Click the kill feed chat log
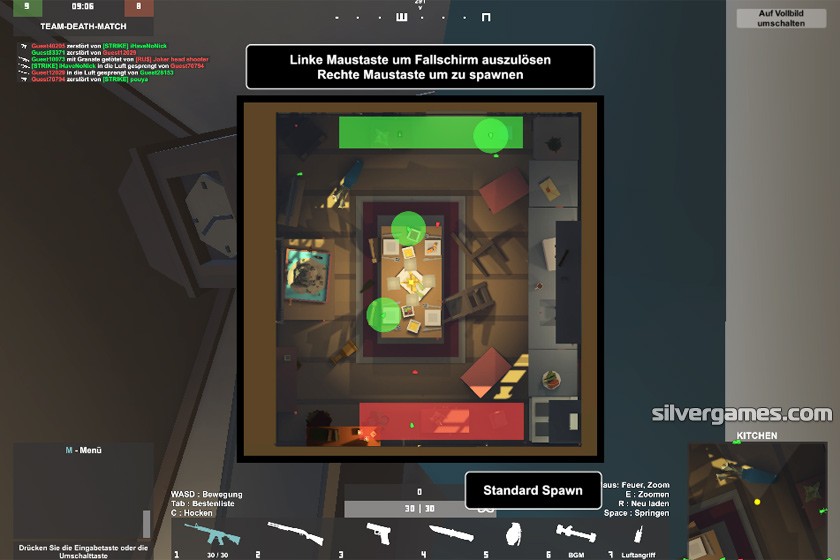 click(110, 62)
